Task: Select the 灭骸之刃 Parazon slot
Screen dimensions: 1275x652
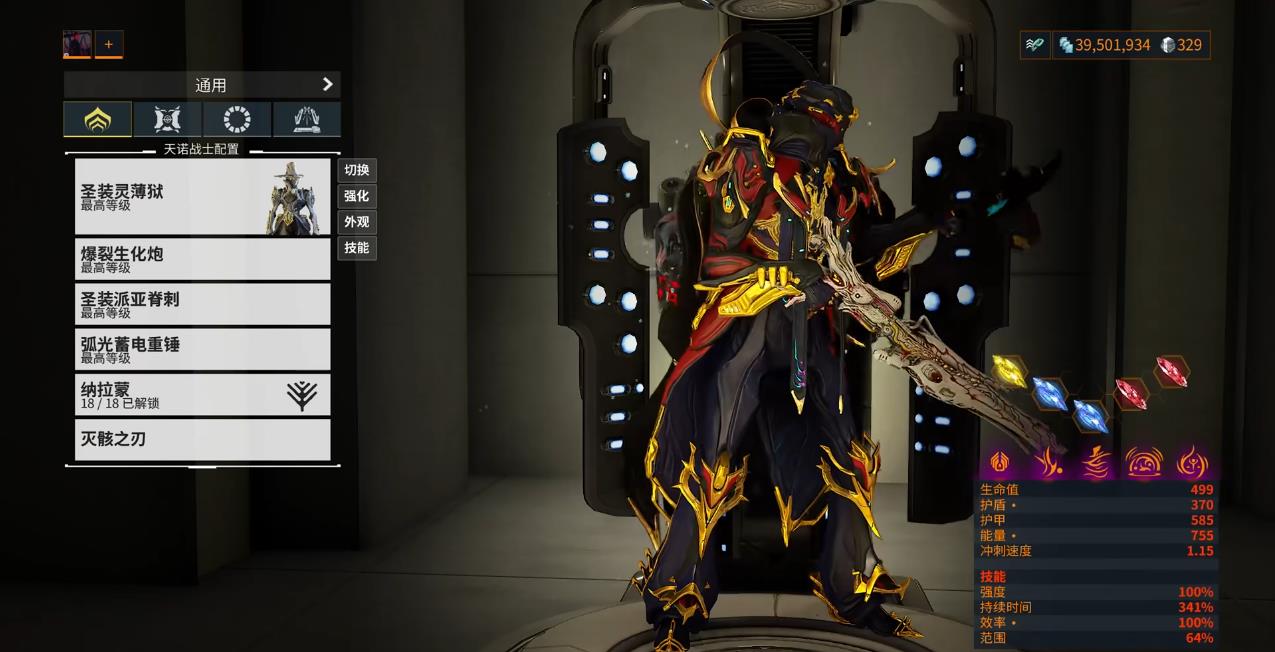Action: point(202,439)
